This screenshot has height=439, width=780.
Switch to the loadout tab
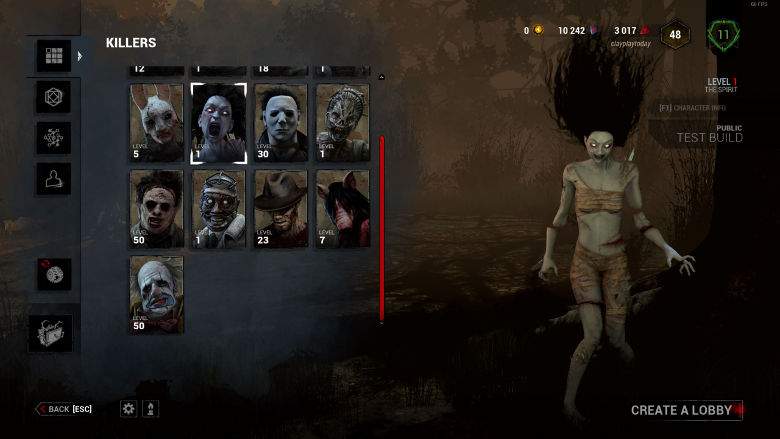[54, 97]
